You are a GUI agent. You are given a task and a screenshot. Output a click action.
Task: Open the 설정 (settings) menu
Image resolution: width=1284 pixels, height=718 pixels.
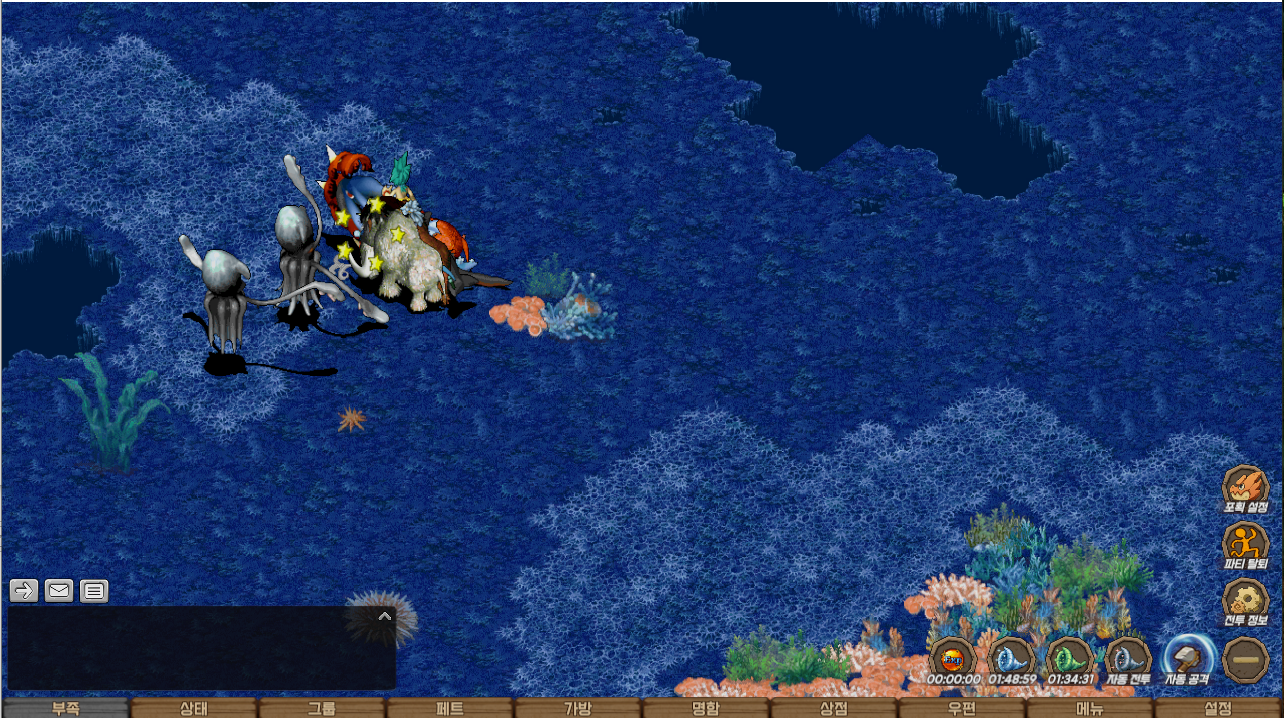[1218, 708]
